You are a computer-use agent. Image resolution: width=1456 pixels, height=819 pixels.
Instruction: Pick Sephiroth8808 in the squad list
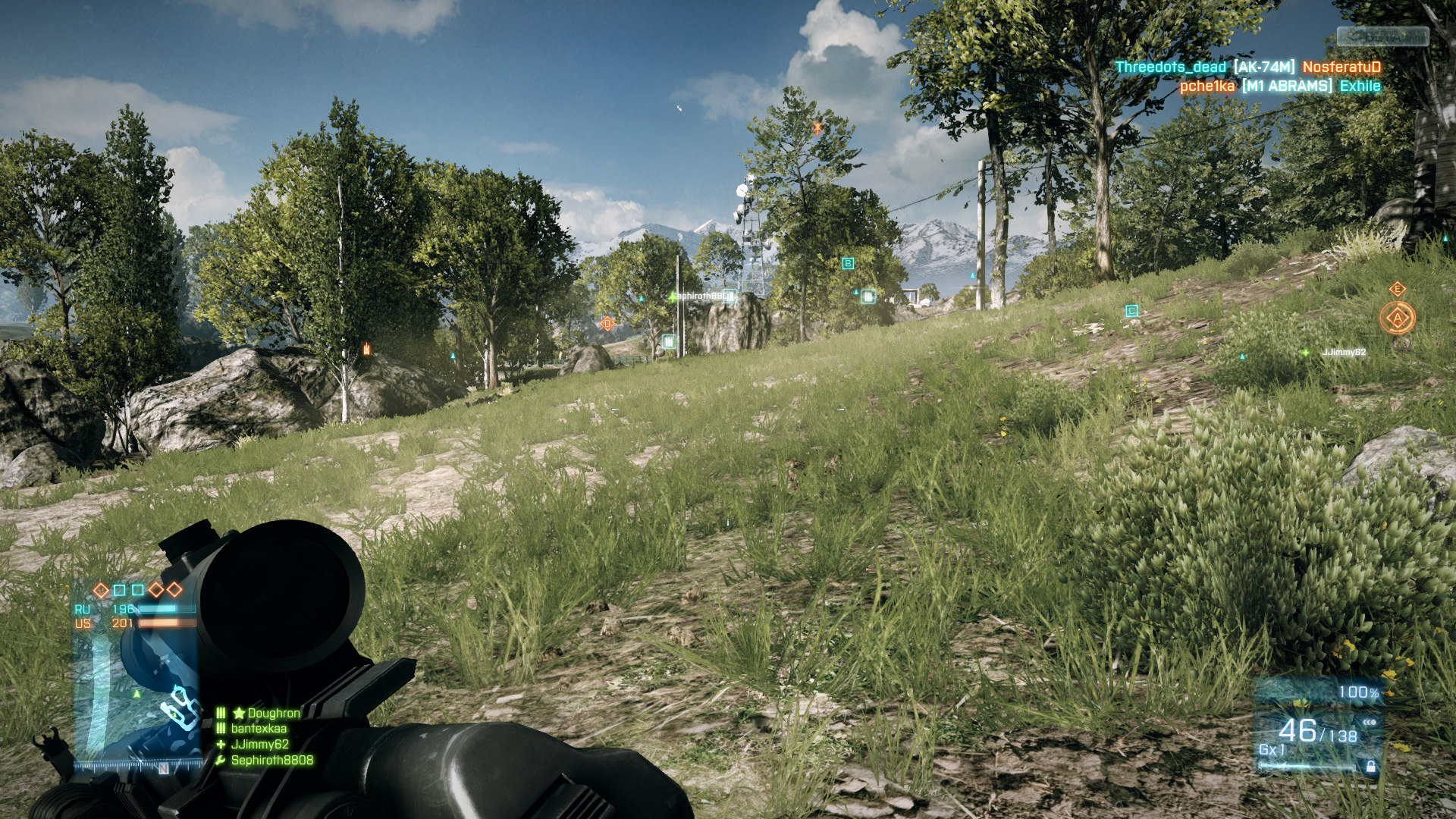pyautogui.click(x=271, y=760)
